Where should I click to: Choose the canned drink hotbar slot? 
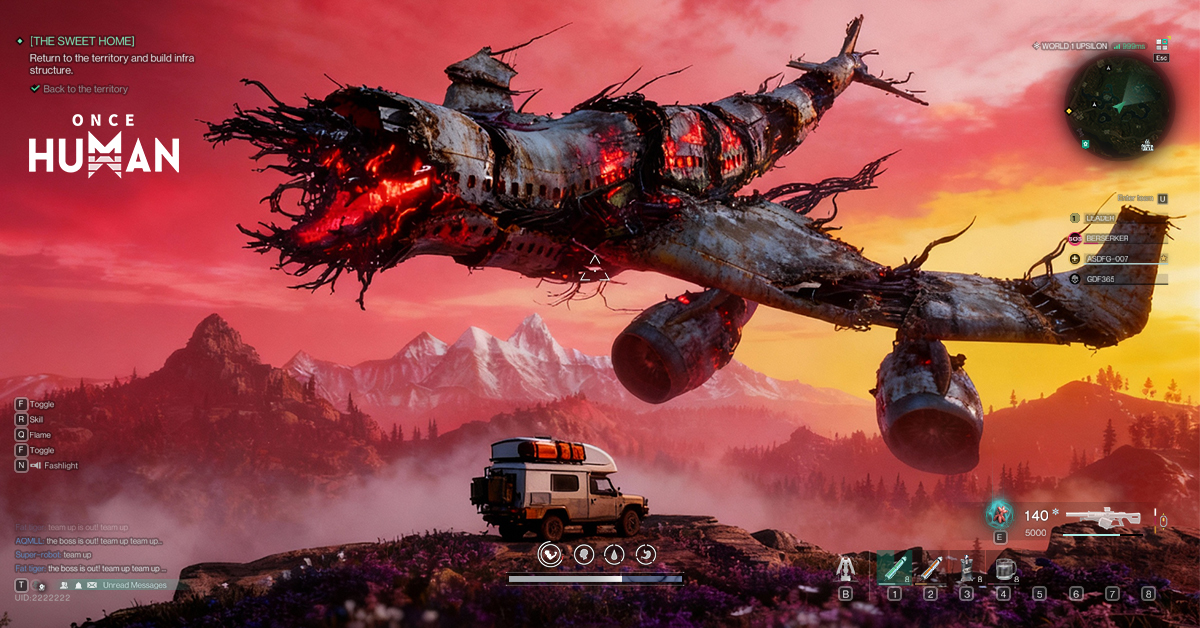click(x=966, y=568)
